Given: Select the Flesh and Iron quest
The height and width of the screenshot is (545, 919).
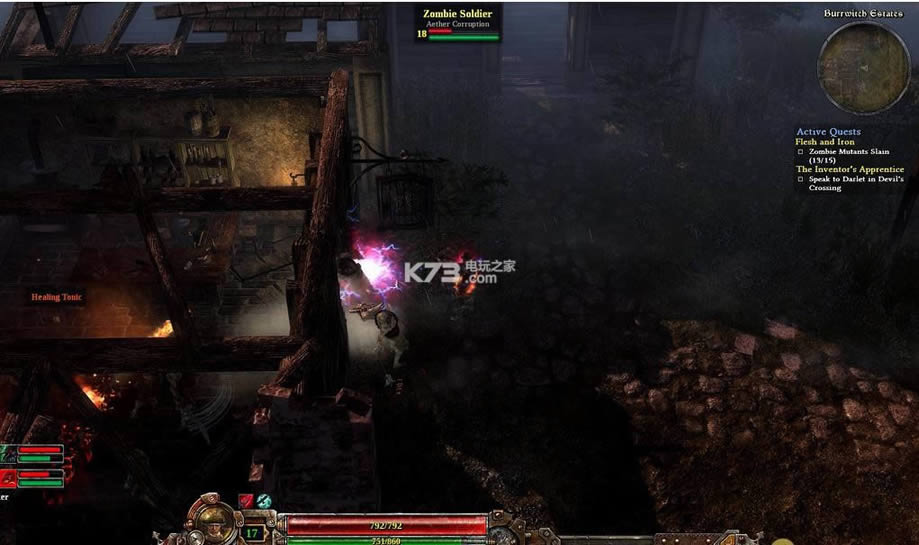Looking at the screenshot, I should click(825, 142).
